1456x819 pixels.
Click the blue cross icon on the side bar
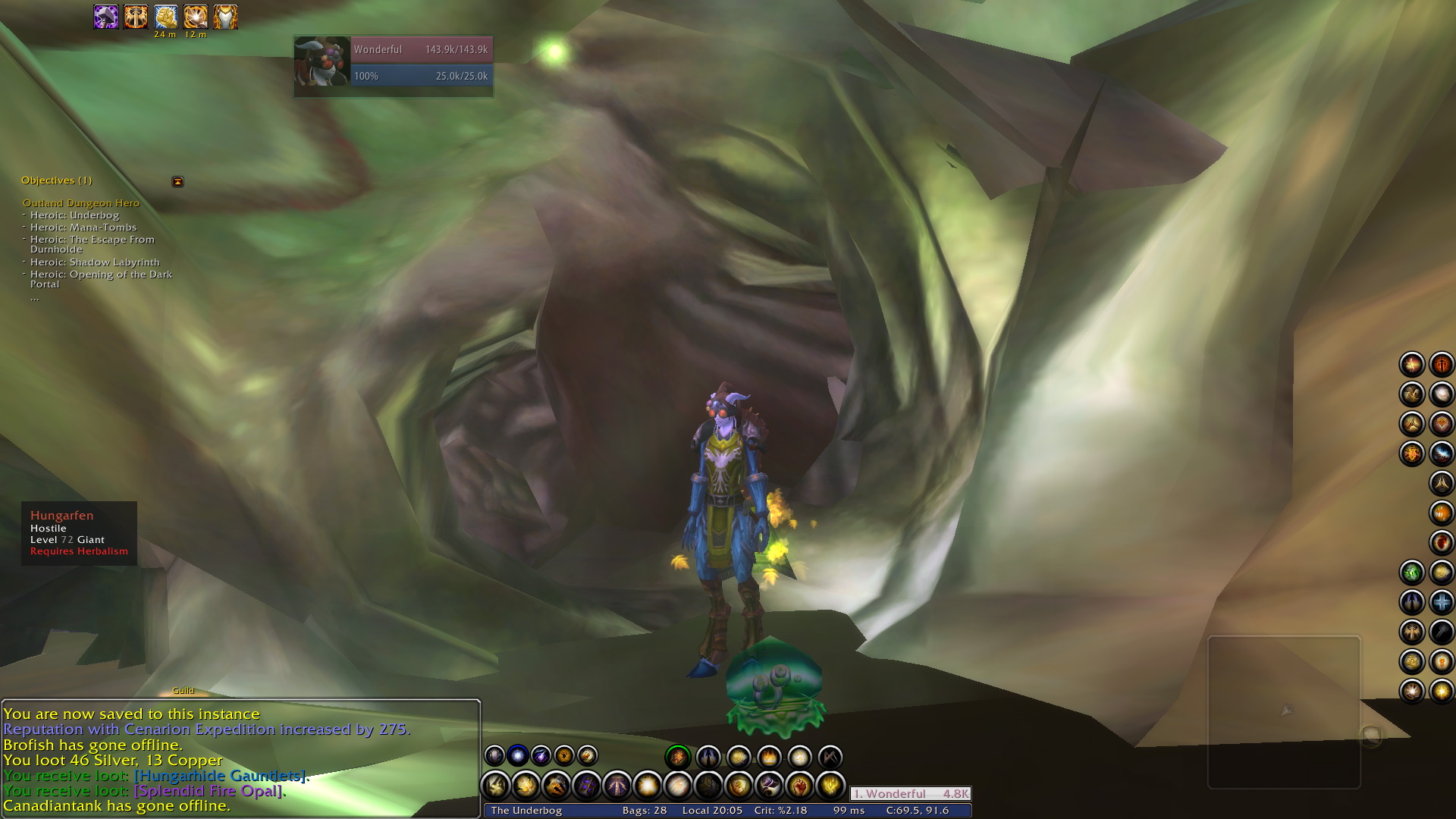pyautogui.click(x=1442, y=602)
